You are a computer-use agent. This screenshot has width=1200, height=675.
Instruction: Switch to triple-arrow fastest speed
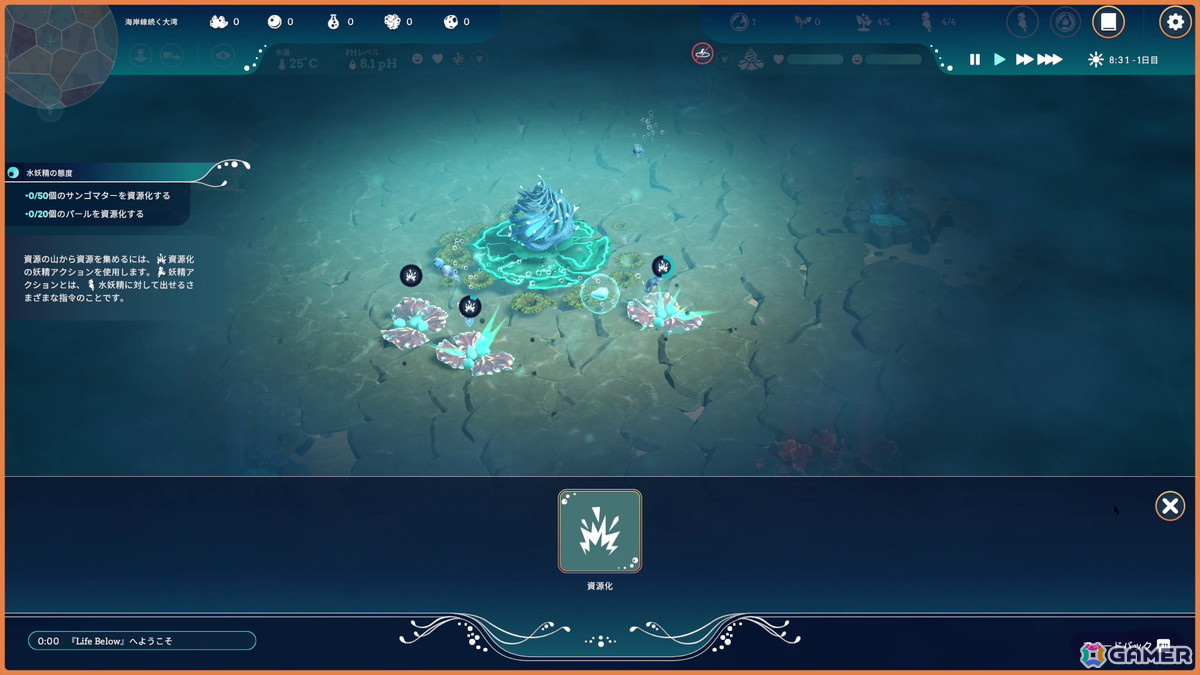click(1049, 60)
